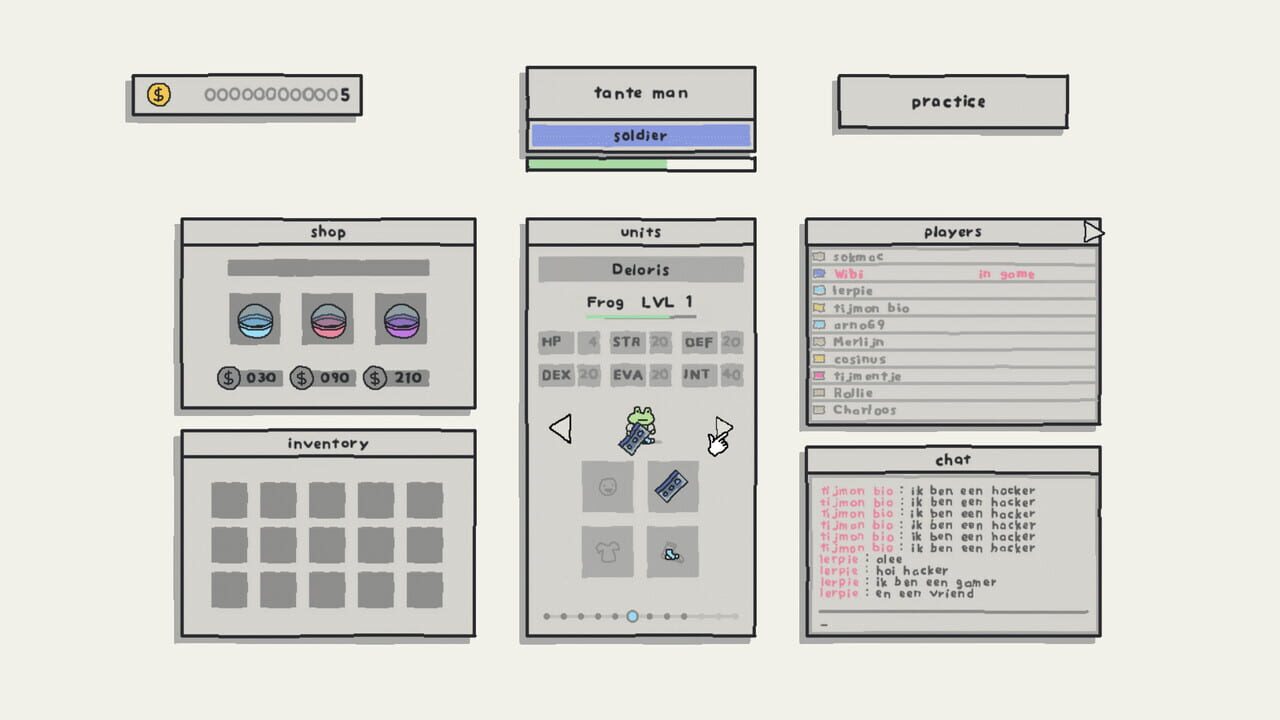Click the units panel title
This screenshot has width=1280, height=720.
(x=640, y=231)
